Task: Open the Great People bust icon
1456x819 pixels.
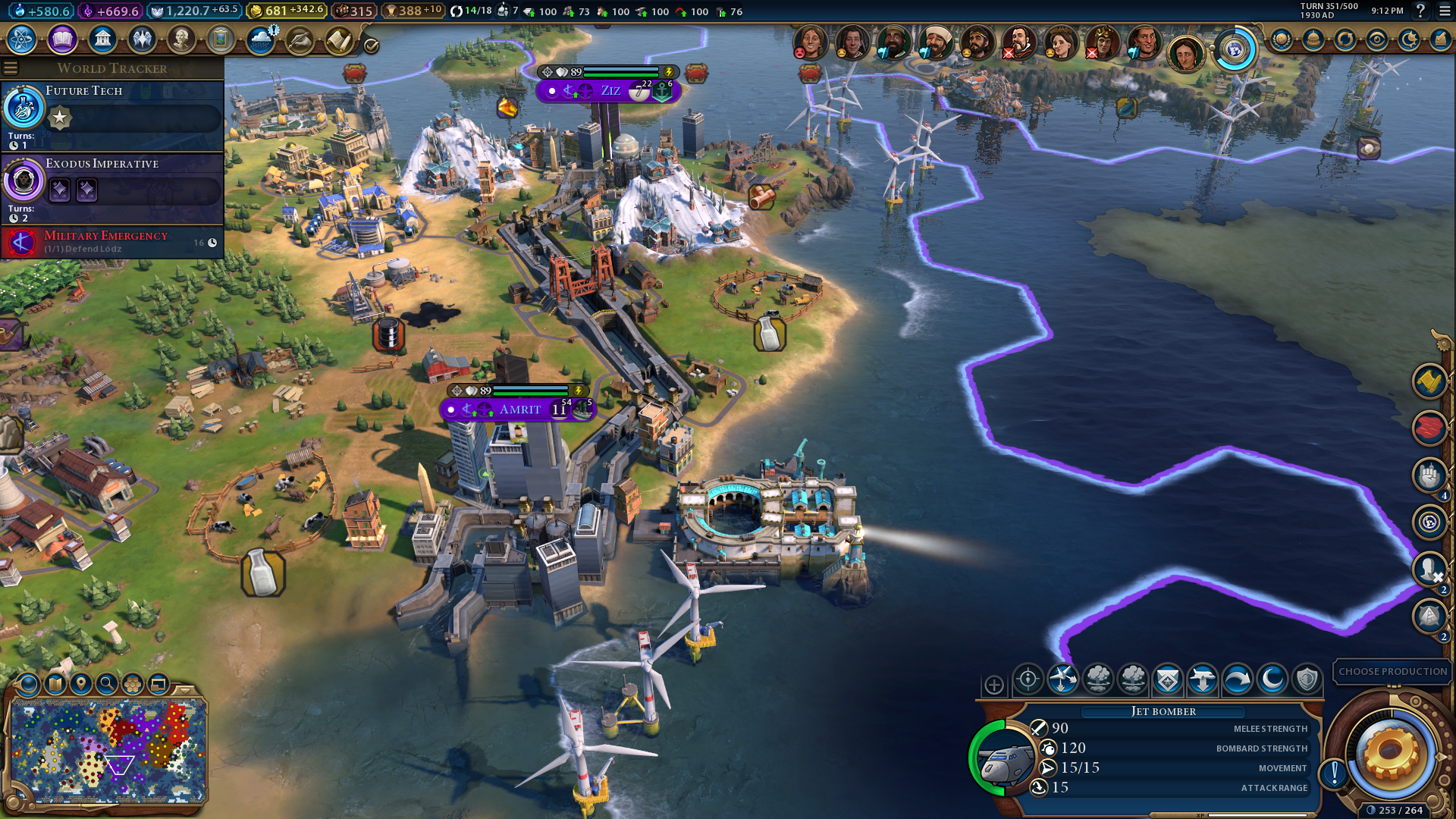Action: pyautogui.click(x=181, y=39)
